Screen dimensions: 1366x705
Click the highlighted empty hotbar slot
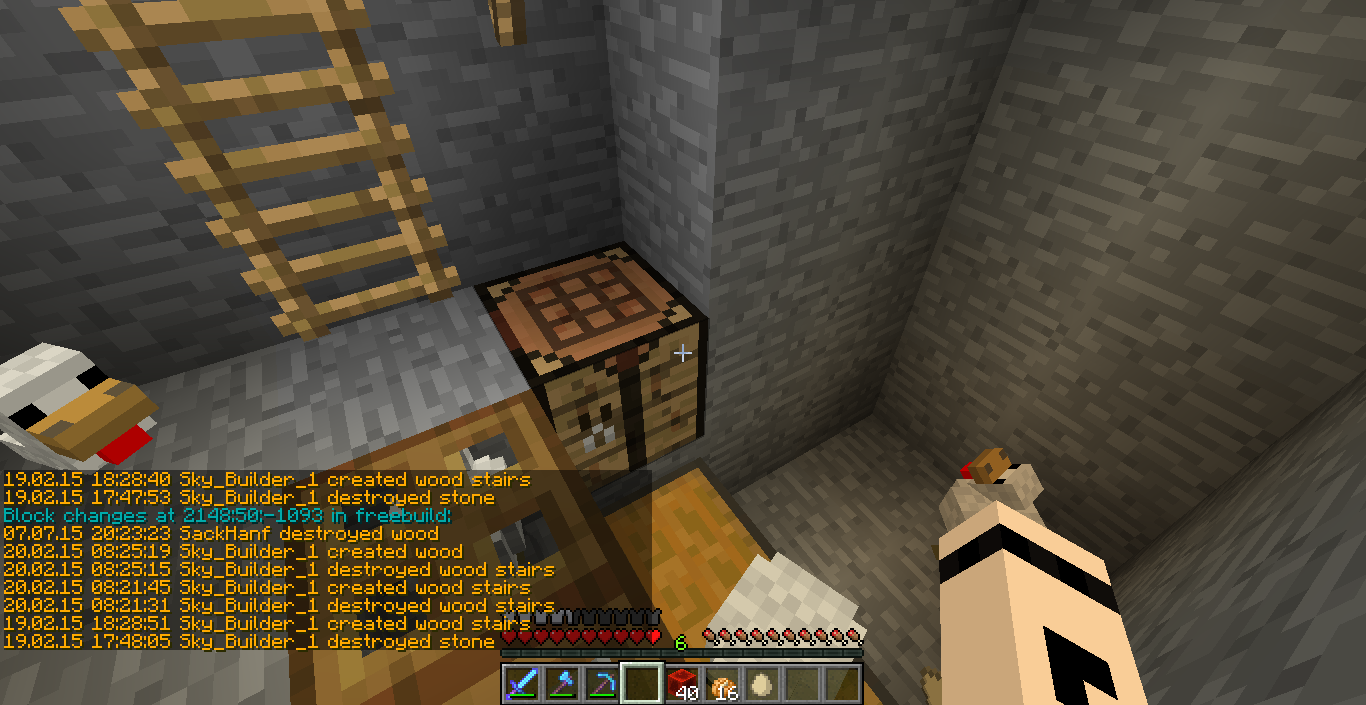642,684
